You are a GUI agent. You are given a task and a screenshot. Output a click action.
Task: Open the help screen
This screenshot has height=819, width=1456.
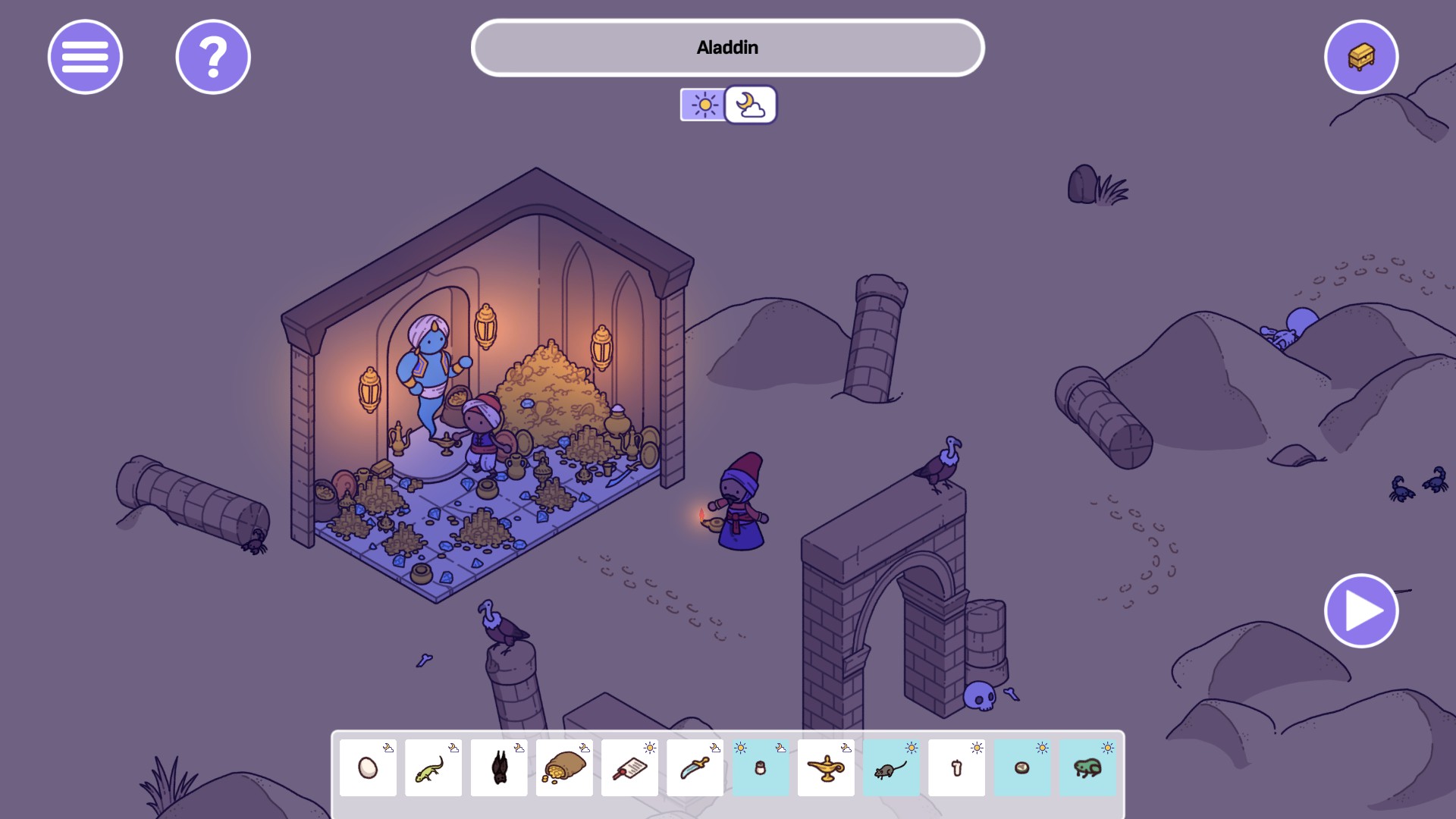coord(212,57)
